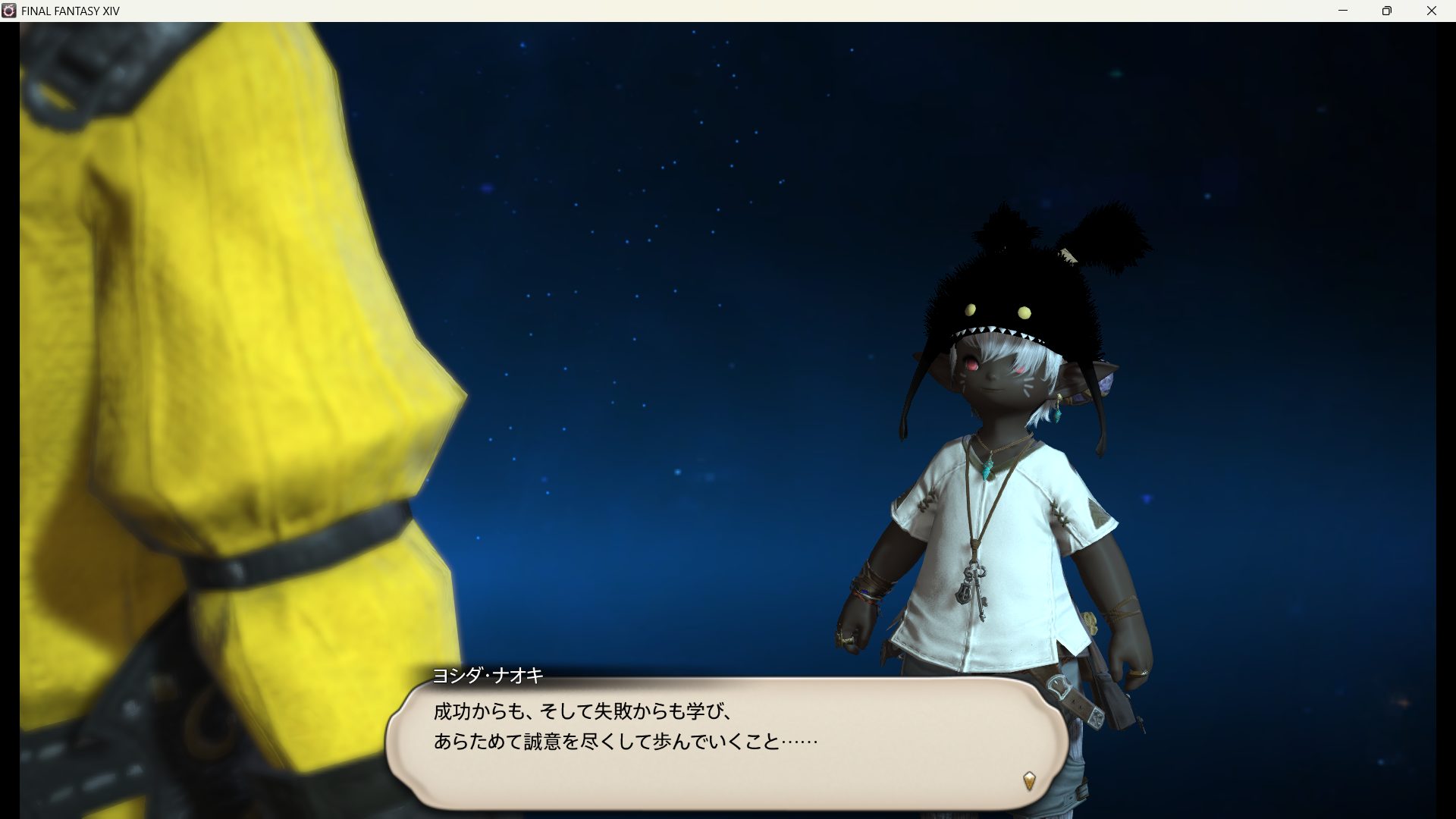The image size is (1456, 819).
Task: Advance dialogue using the gold arrow indicator
Action: coord(1029,780)
